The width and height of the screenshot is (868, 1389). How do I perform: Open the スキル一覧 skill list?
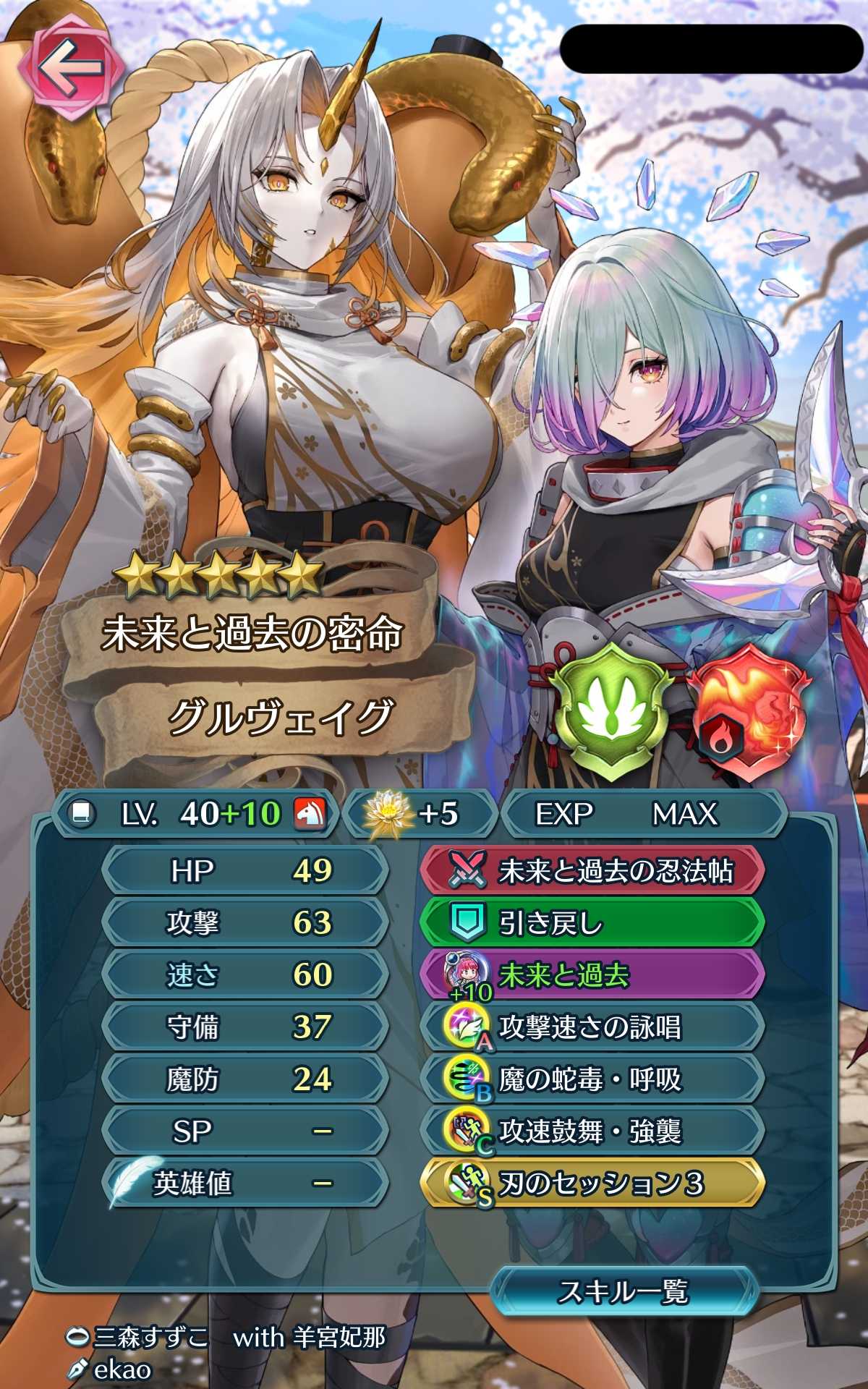coord(624,1291)
